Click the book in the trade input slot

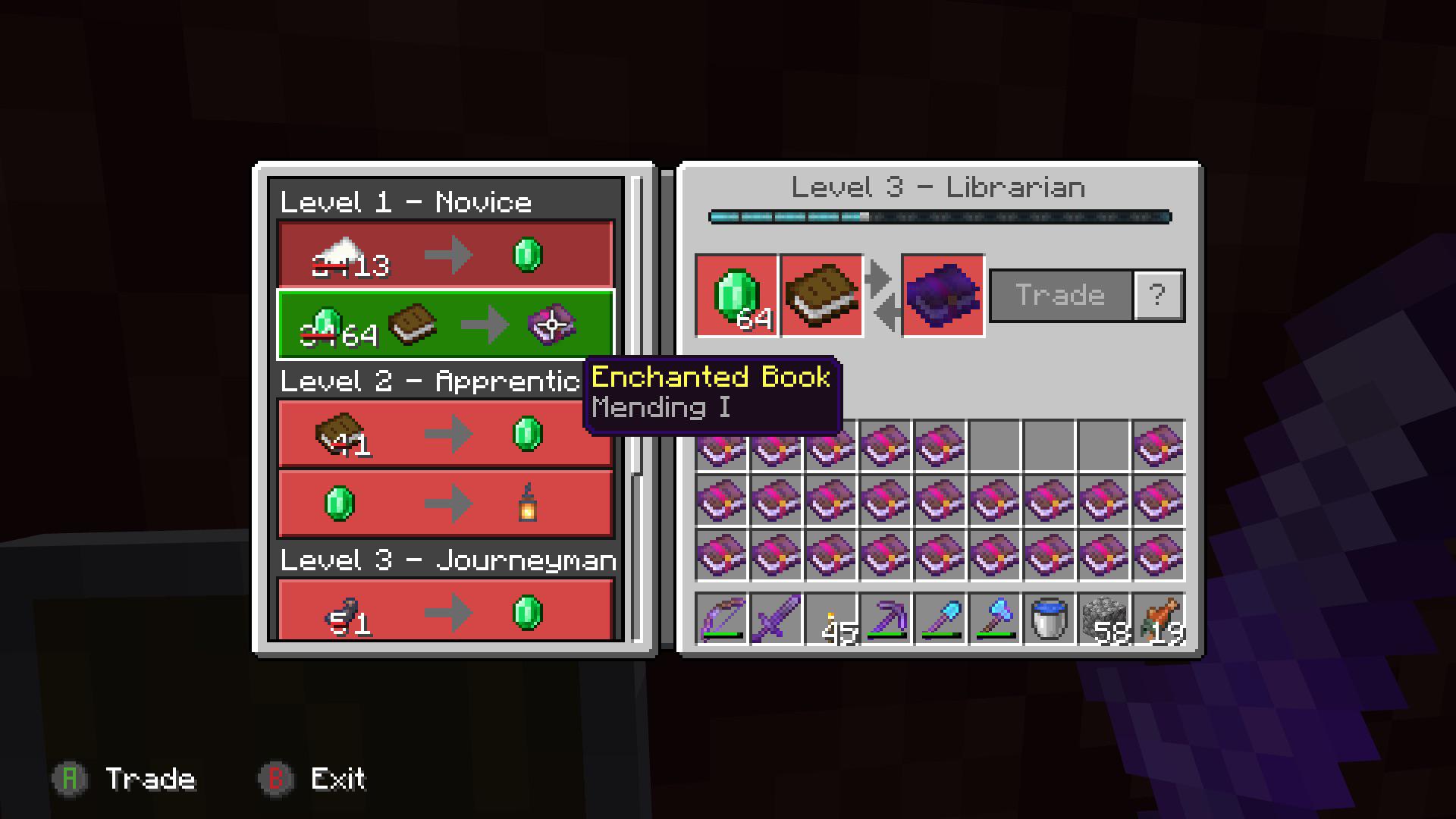823,296
